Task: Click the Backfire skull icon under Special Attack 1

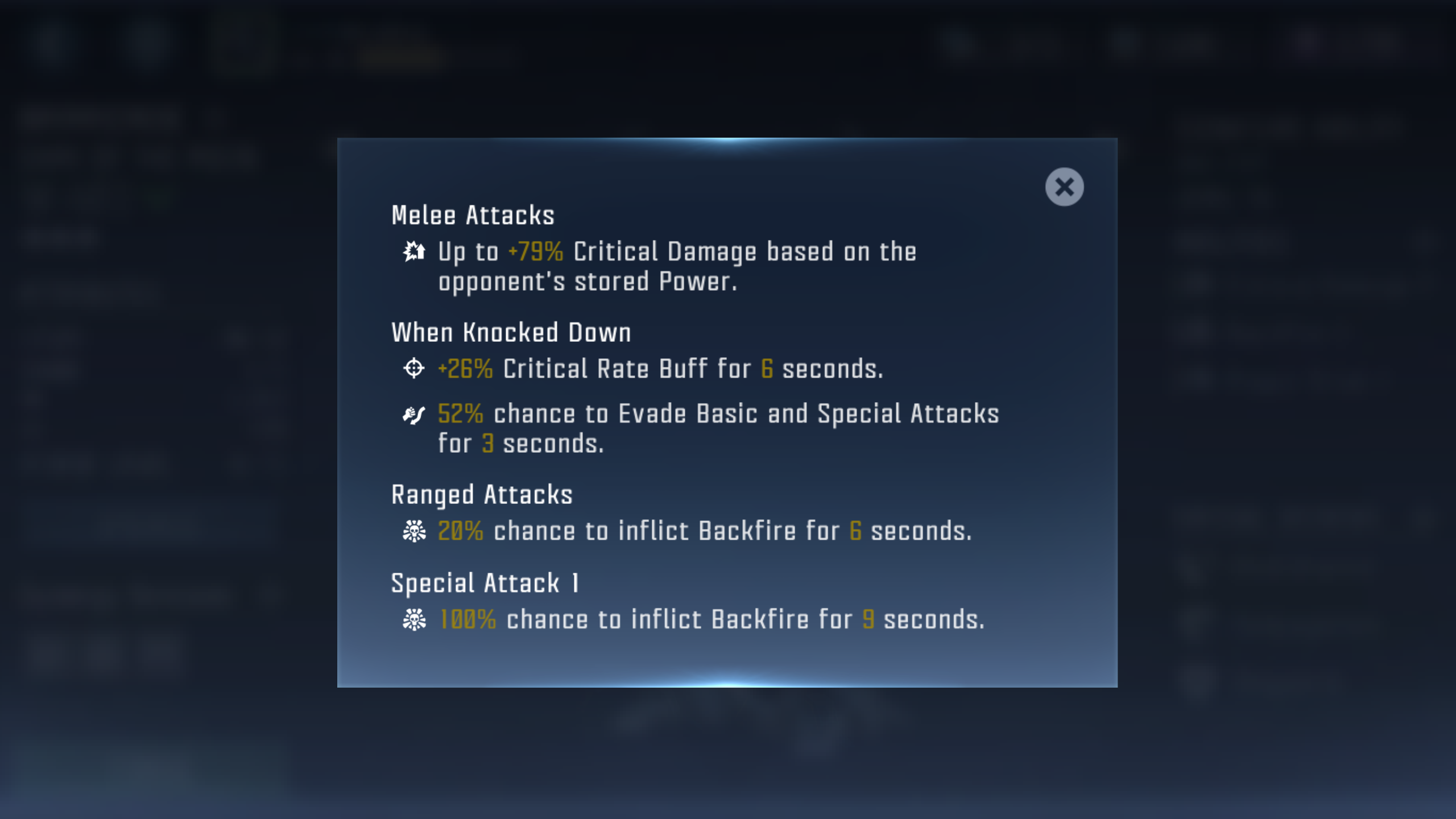Action: 415,619
